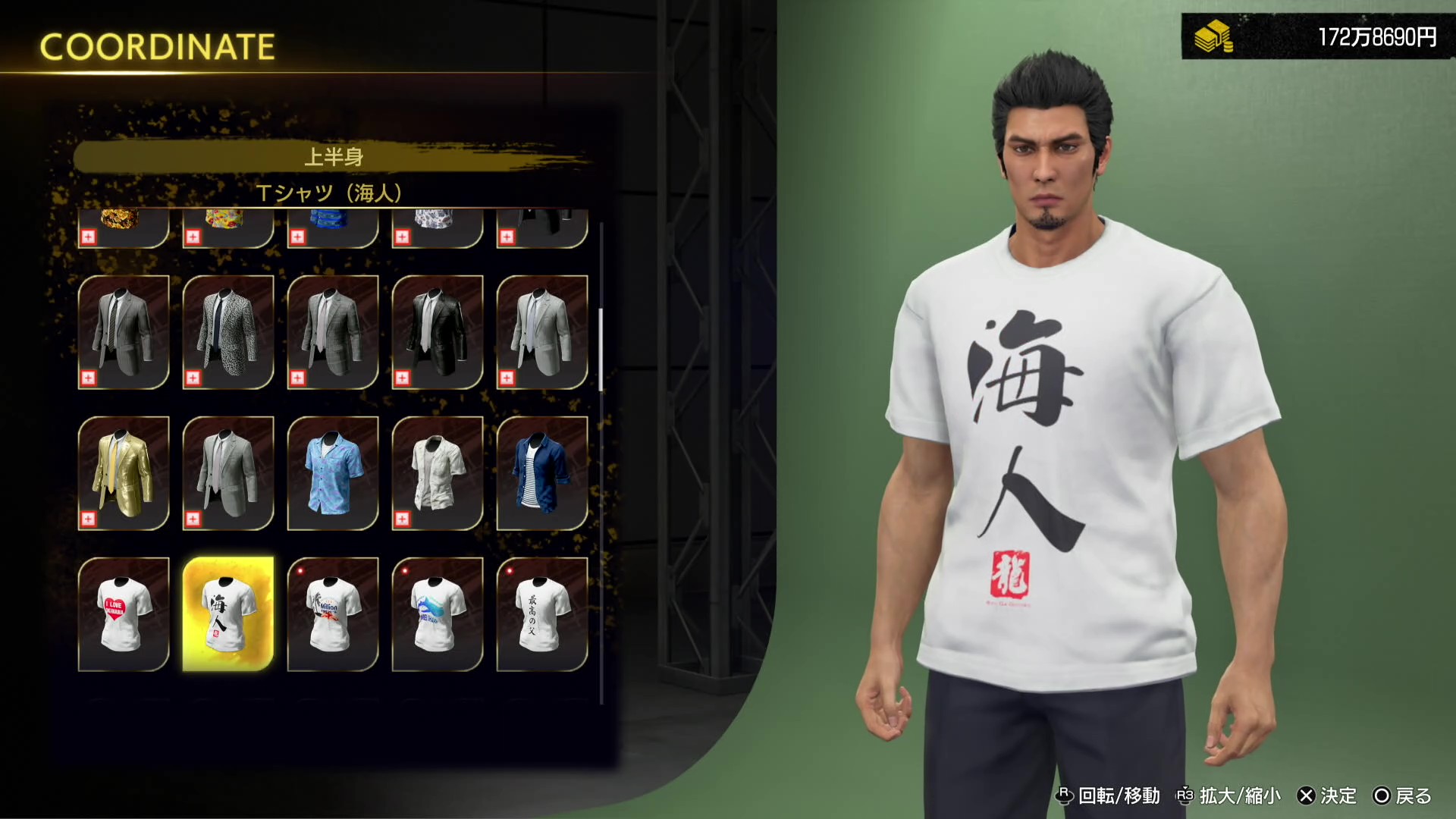Select the Million print T-shirt
The width and height of the screenshot is (1456, 819).
tap(334, 613)
